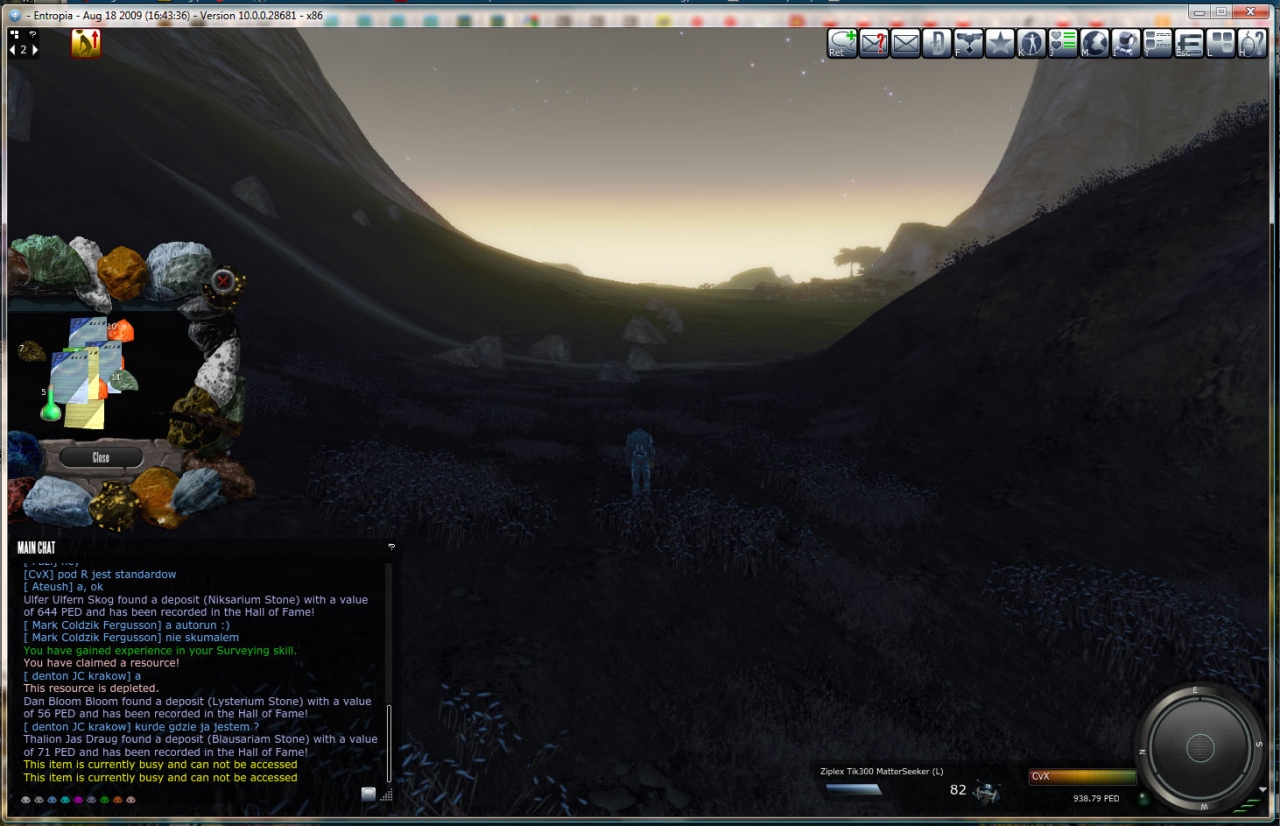Select the dark ore chunk marked 7
Image resolution: width=1280 pixels, height=826 pixels.
(x=32, y=351)
